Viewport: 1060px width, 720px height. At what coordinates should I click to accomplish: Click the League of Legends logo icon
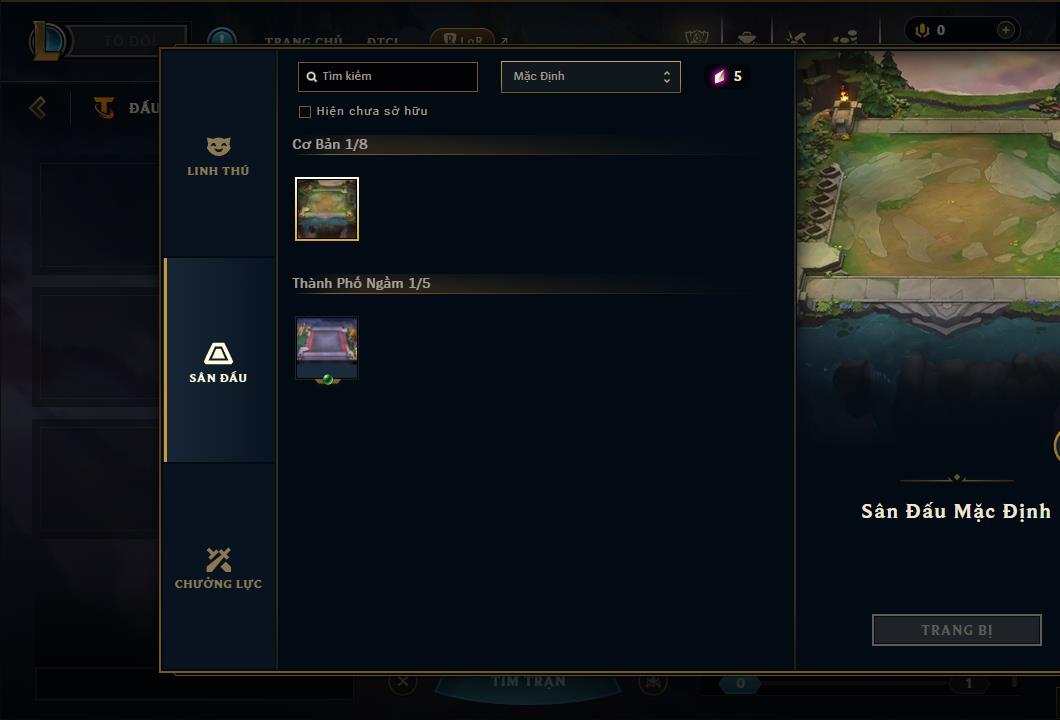(x=49, y=41)
